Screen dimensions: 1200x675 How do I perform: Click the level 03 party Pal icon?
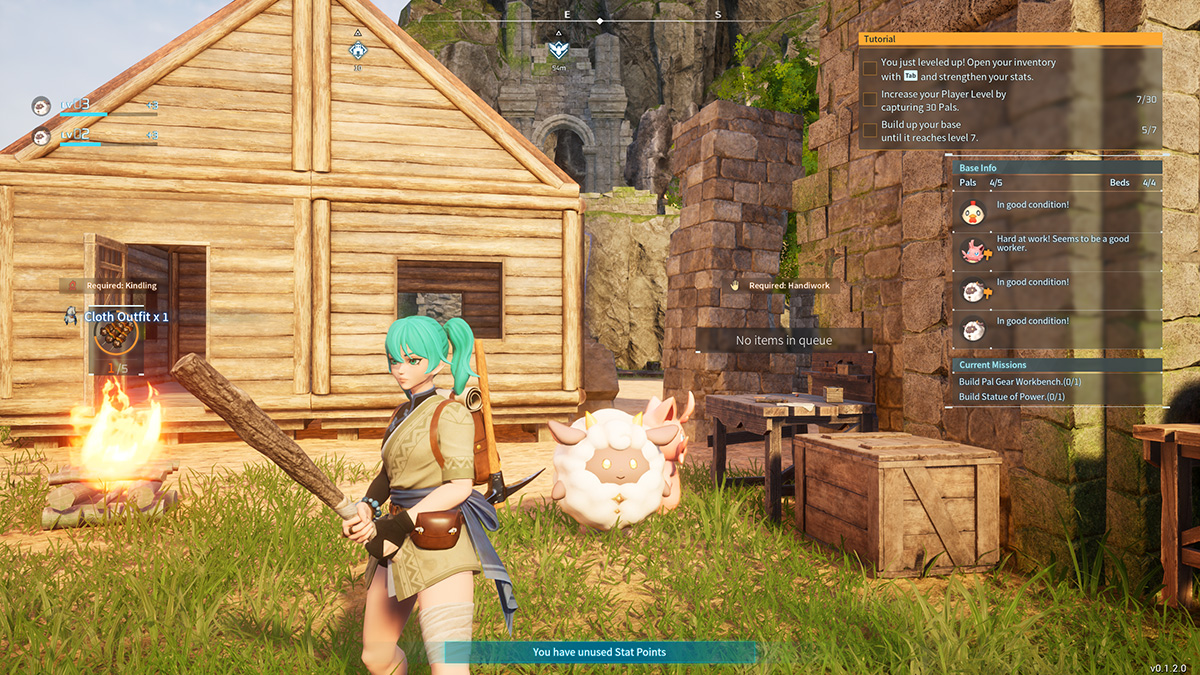(x=41, y=105)
